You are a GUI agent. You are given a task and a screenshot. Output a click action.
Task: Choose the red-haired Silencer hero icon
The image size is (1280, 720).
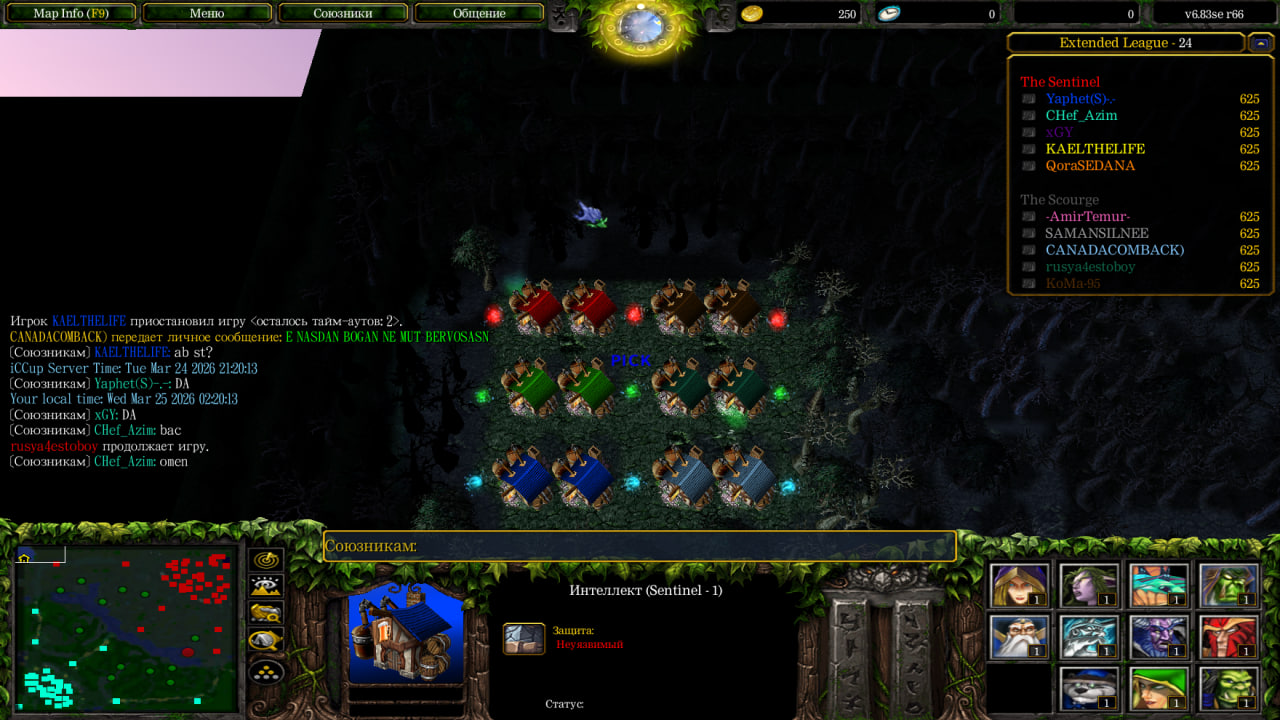[x=1229, y=636]
